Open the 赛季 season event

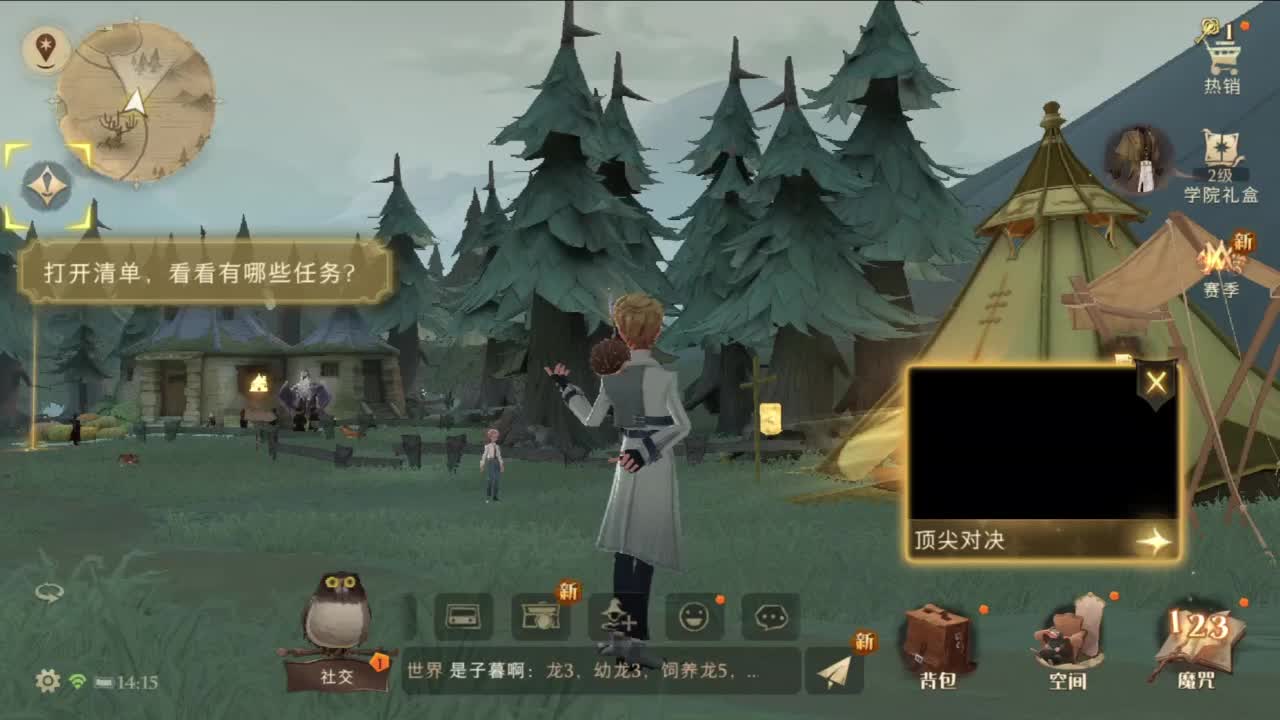pyautogui.click(x=1224, y=265)
